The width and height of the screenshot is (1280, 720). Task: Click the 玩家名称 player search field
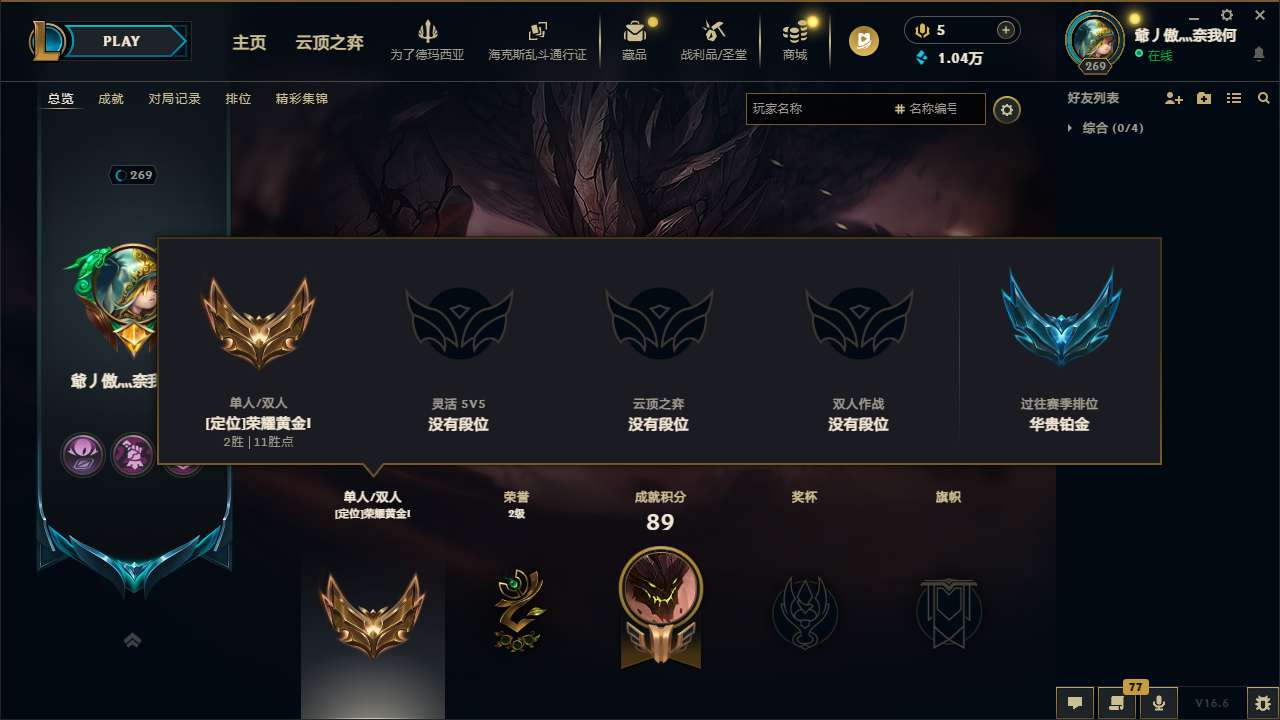[x=830, y=108]
